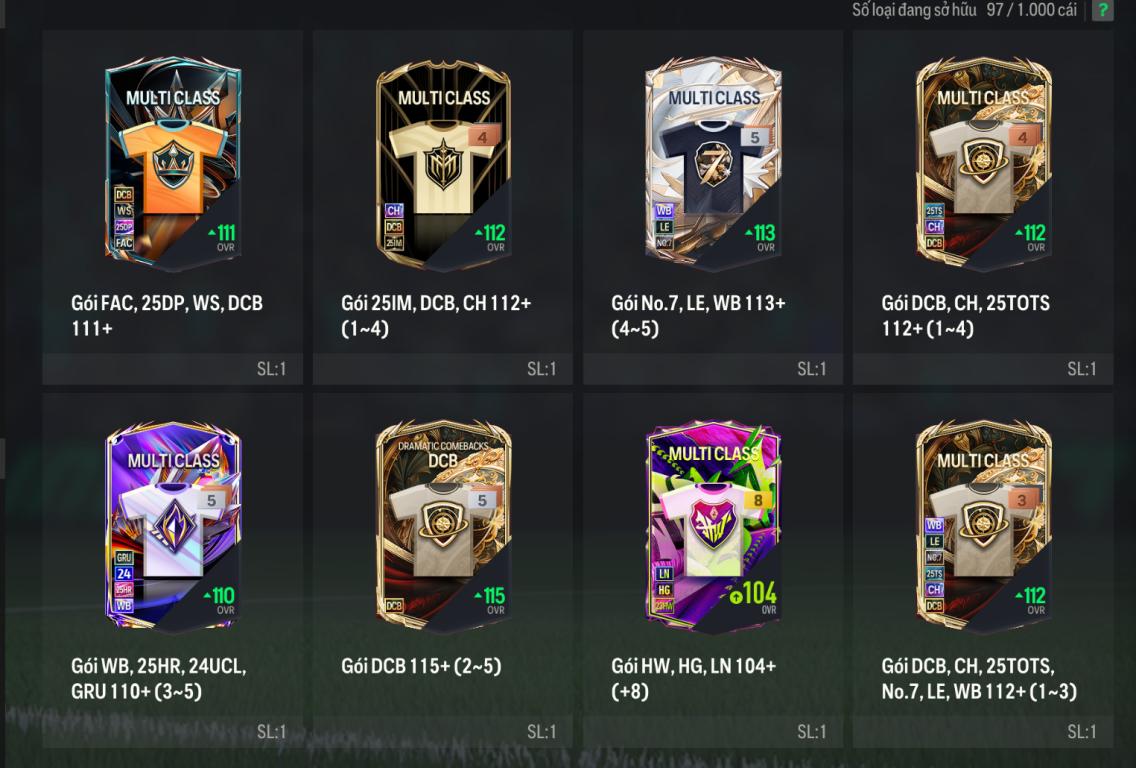Select the Gói FAC, 25DP, WS, DCB 111+ pack

pyautogui.click(x=173, y=165)
